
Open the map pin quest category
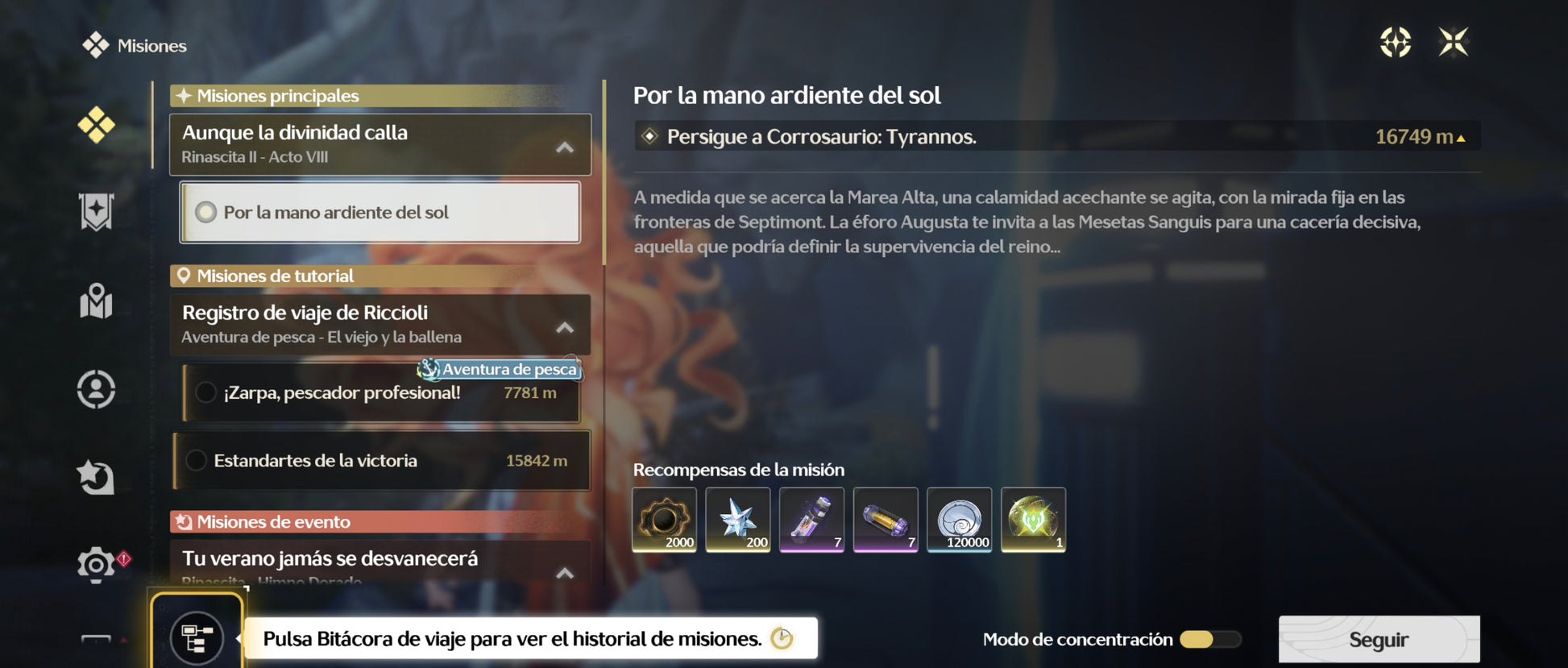[96, 301]
